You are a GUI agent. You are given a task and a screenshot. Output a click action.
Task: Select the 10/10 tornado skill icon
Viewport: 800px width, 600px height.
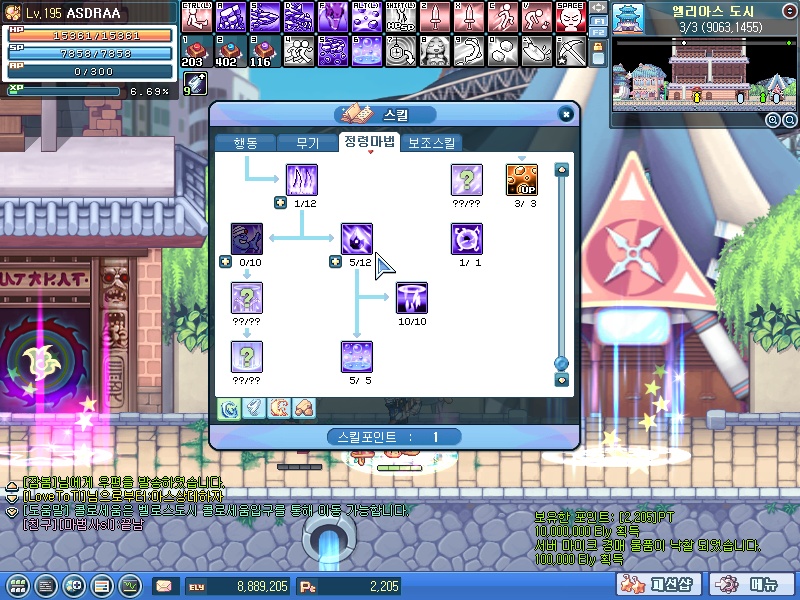[x=411, y=298]
